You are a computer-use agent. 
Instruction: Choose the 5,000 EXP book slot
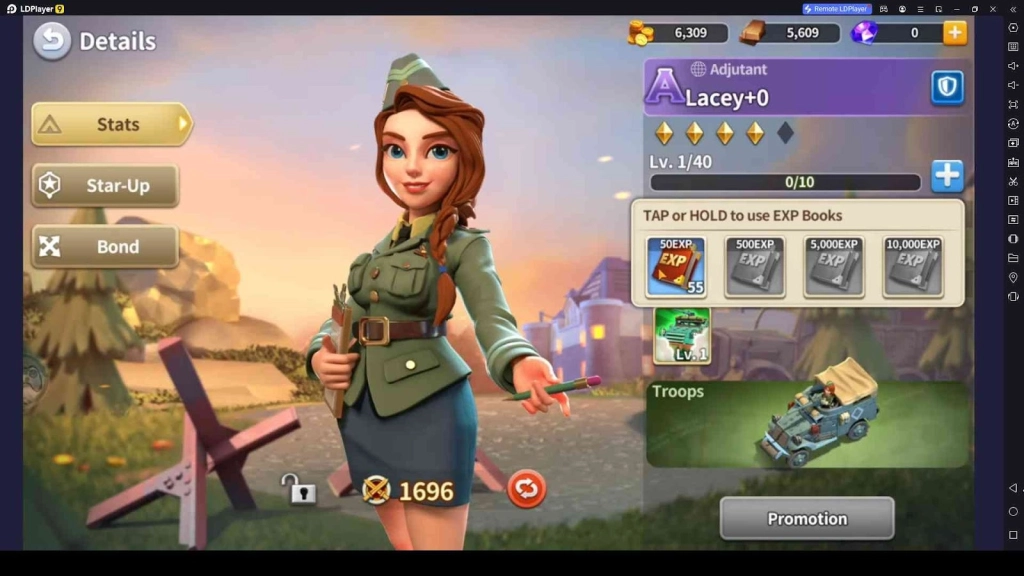(x=833, y=267)
